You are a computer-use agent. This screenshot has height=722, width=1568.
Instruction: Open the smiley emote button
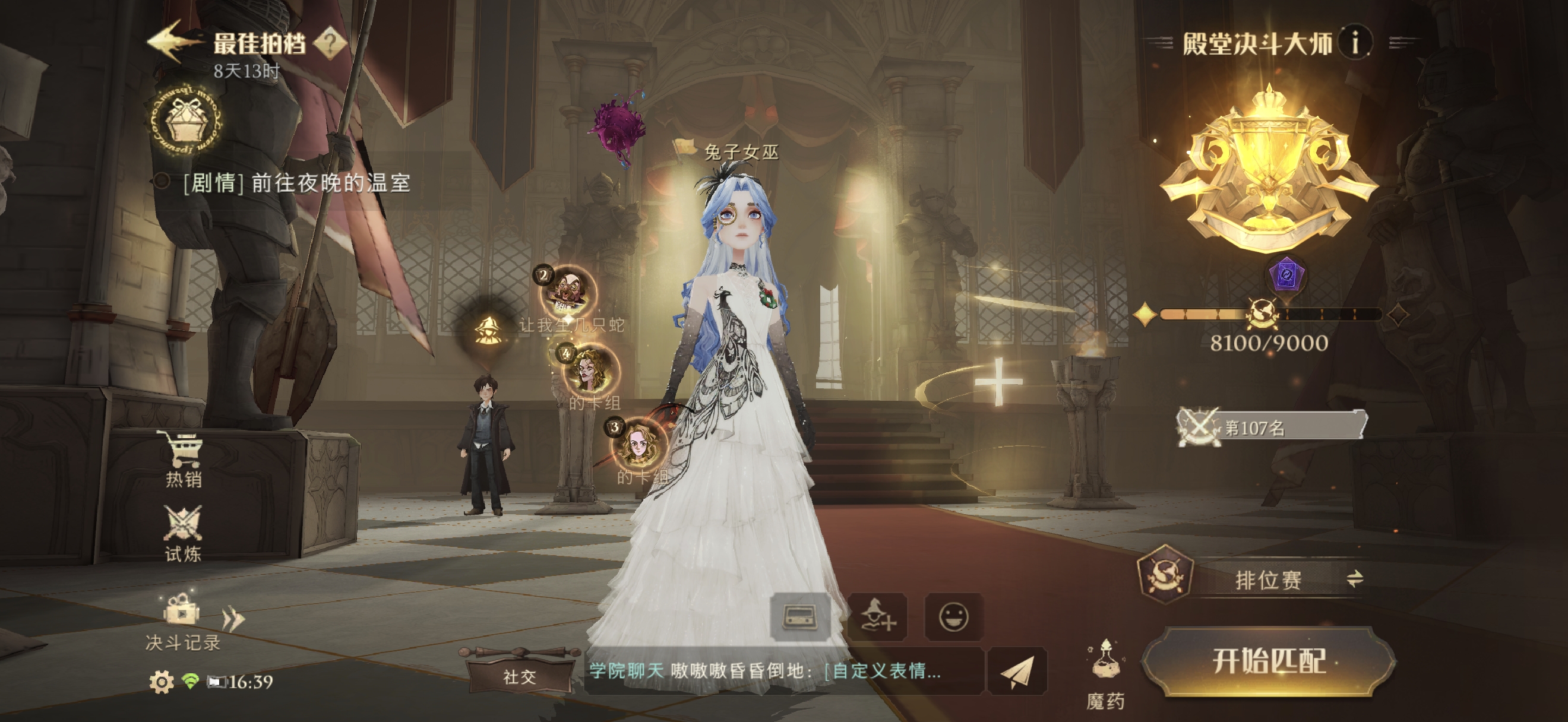tap(953, 617)
